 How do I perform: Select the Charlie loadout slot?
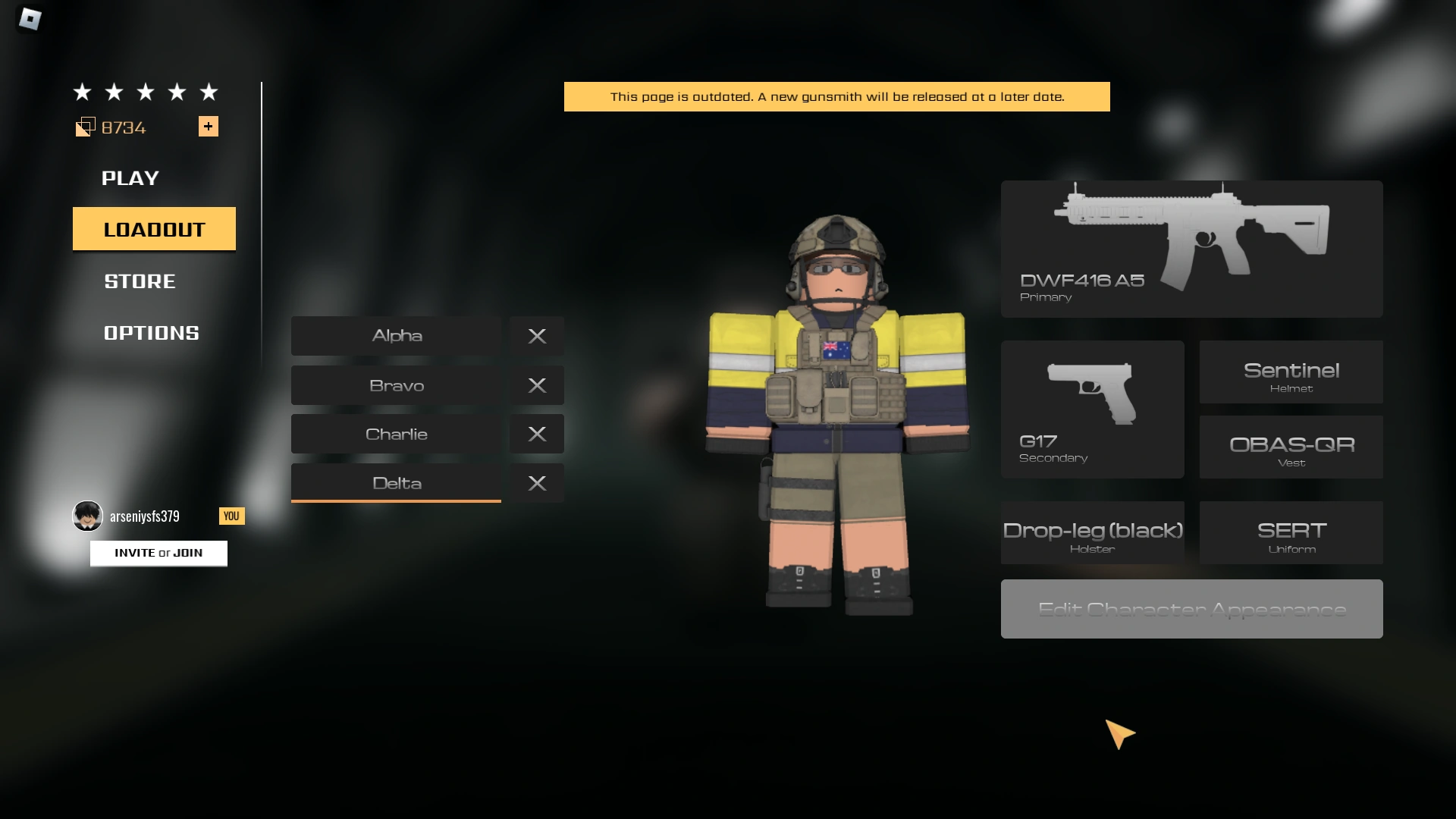pyautogui.click(x=395, y=434)
